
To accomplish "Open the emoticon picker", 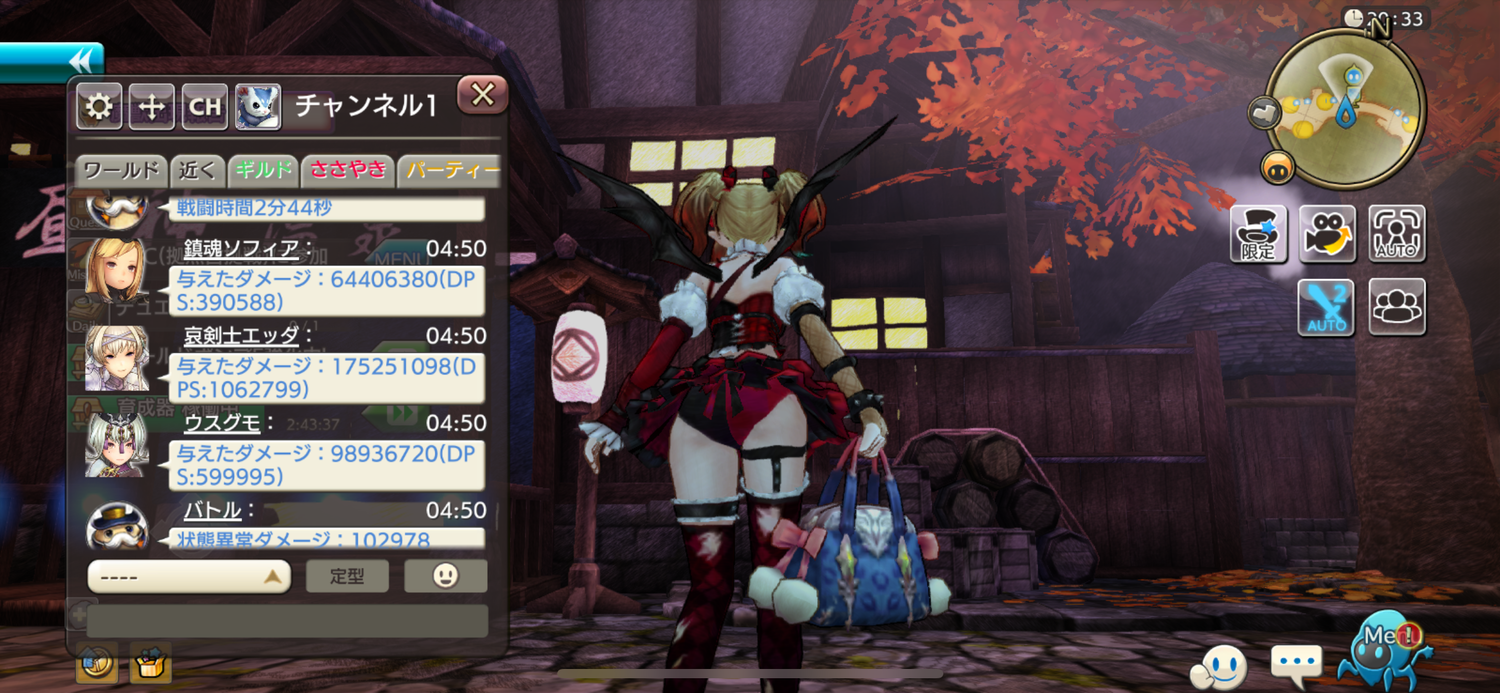I will click(x=446, y=576).
